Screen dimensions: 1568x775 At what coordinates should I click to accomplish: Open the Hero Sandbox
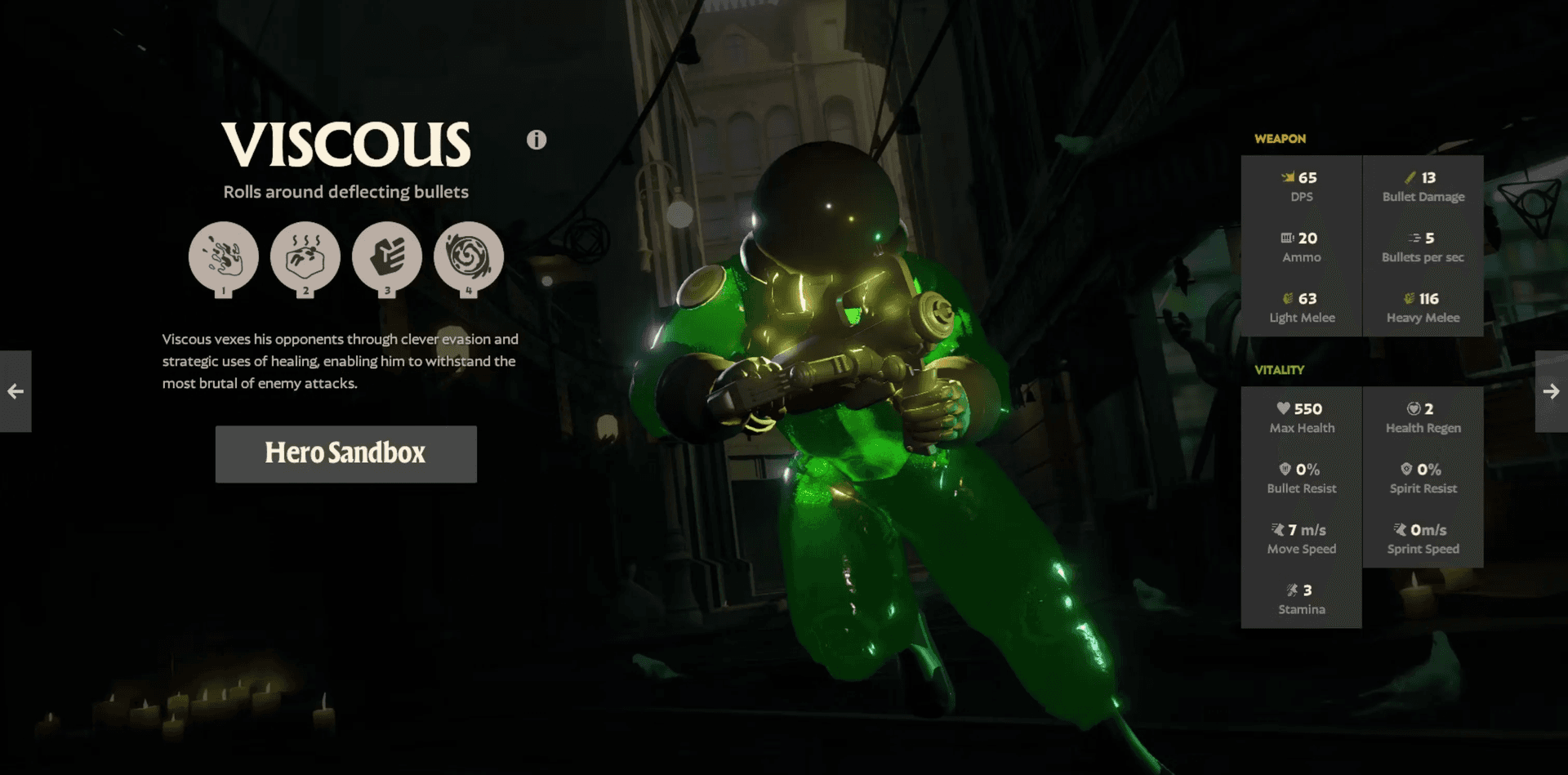[x=345, y=454]
